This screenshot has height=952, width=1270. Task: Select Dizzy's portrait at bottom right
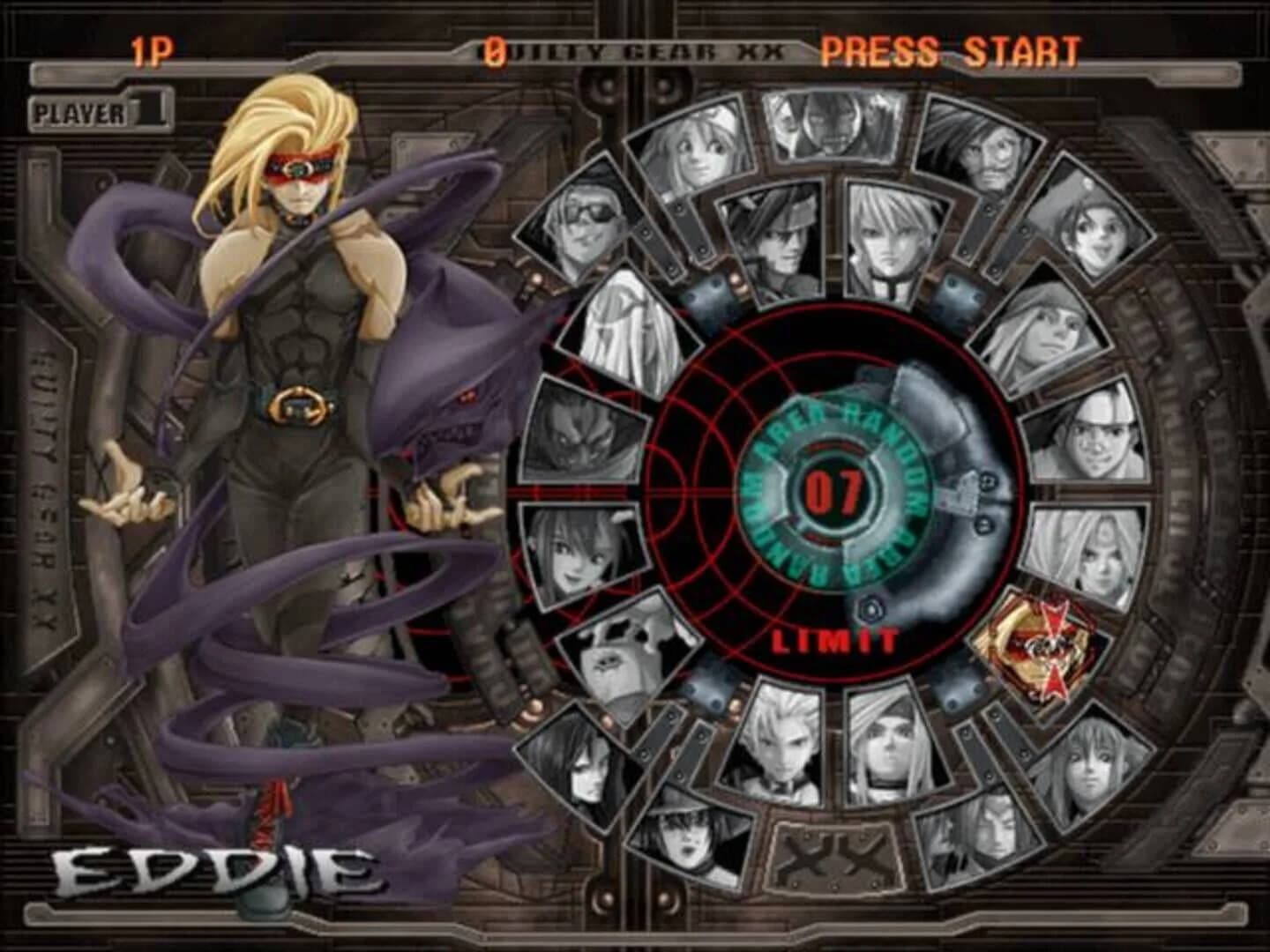[x=1093, y=767]
